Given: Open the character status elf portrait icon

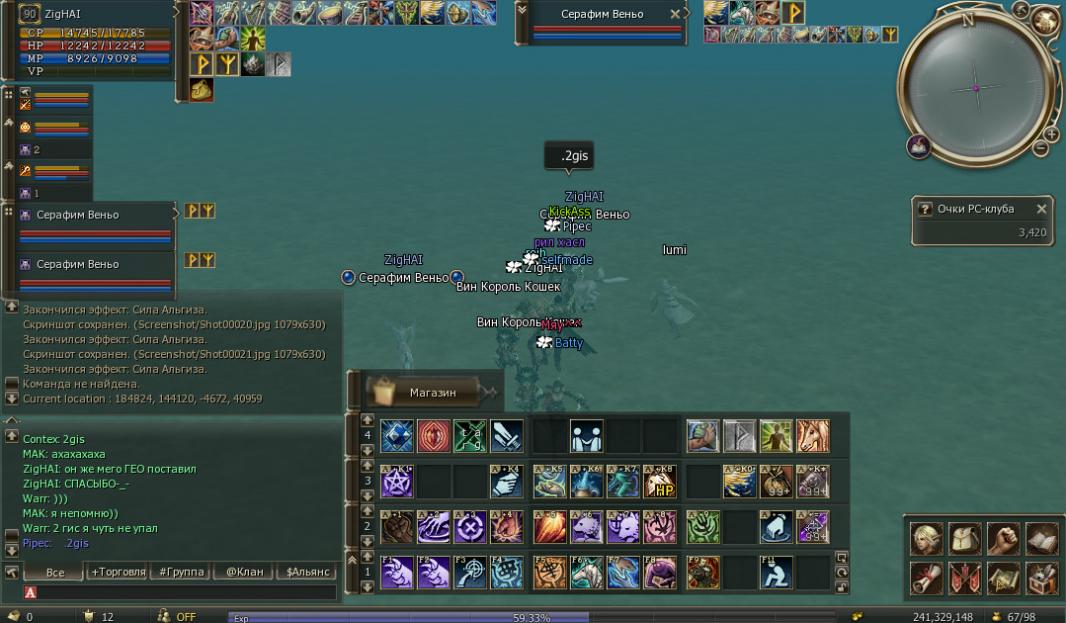Looking at the screenshot, I should coord(926,539).
